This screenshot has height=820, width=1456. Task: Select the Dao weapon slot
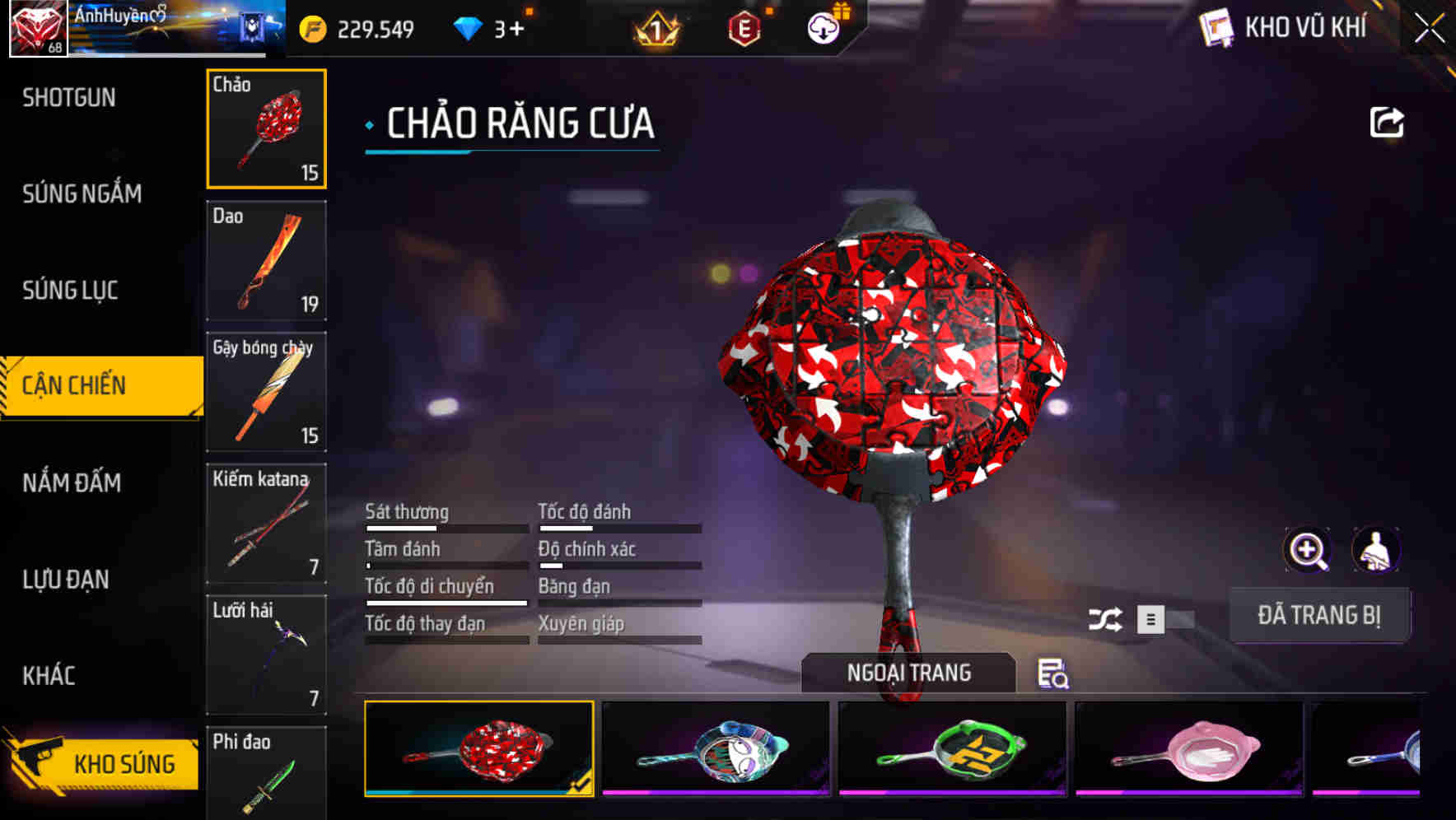point(265,260)
